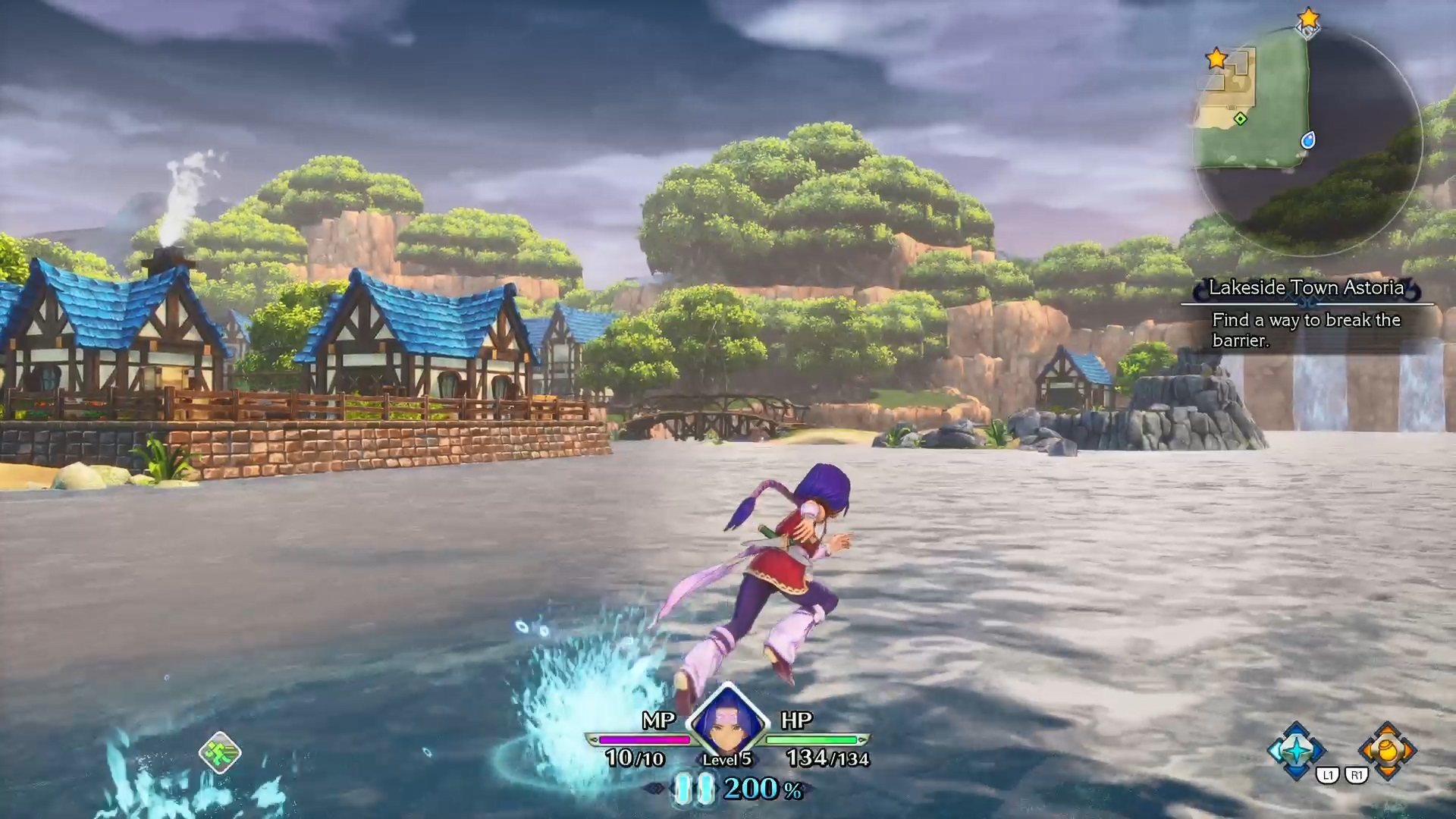
Task: Select the Lakeside Town Astoria location banner
Action: 1306,288
